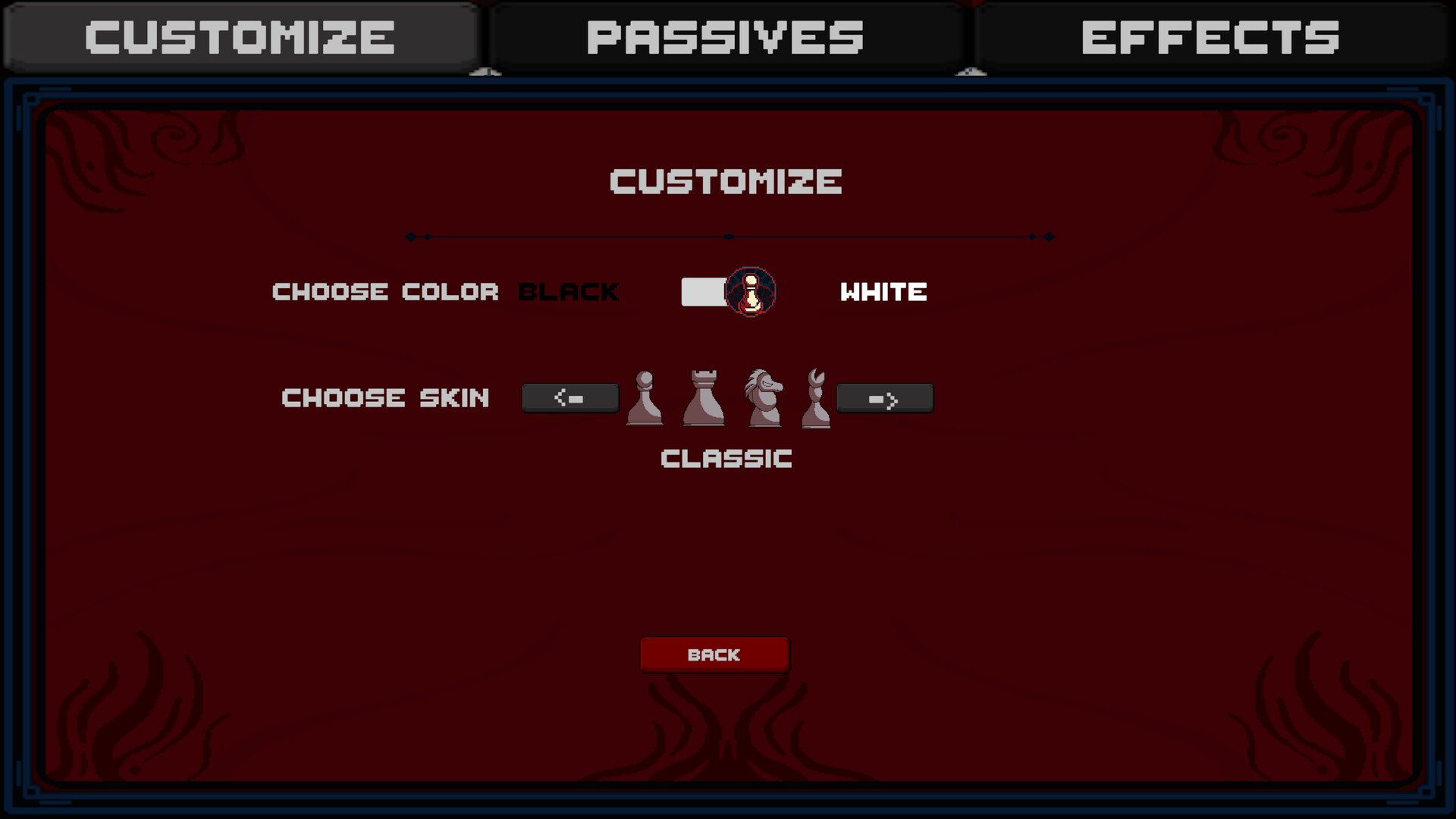Select the pawn in the skin preview
Viewport: 1456px width, 819px height.
[x=644, y=398]
